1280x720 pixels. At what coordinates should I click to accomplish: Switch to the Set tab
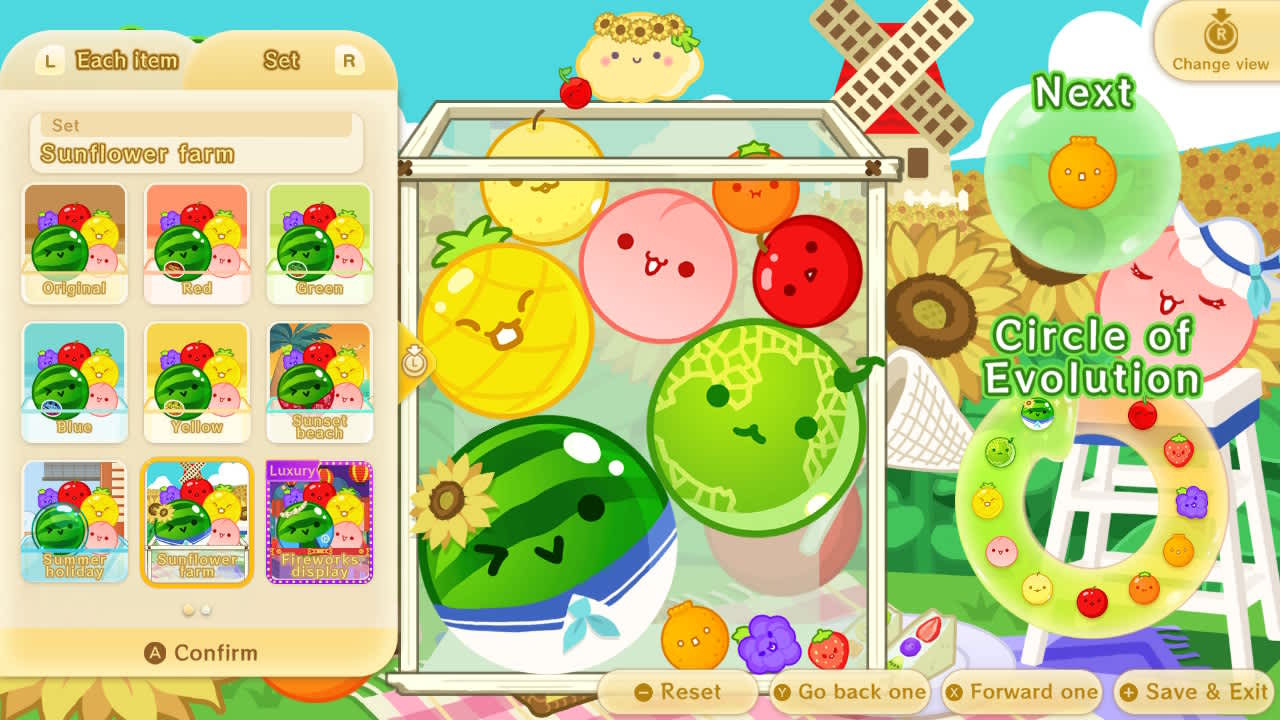[280, 60]
